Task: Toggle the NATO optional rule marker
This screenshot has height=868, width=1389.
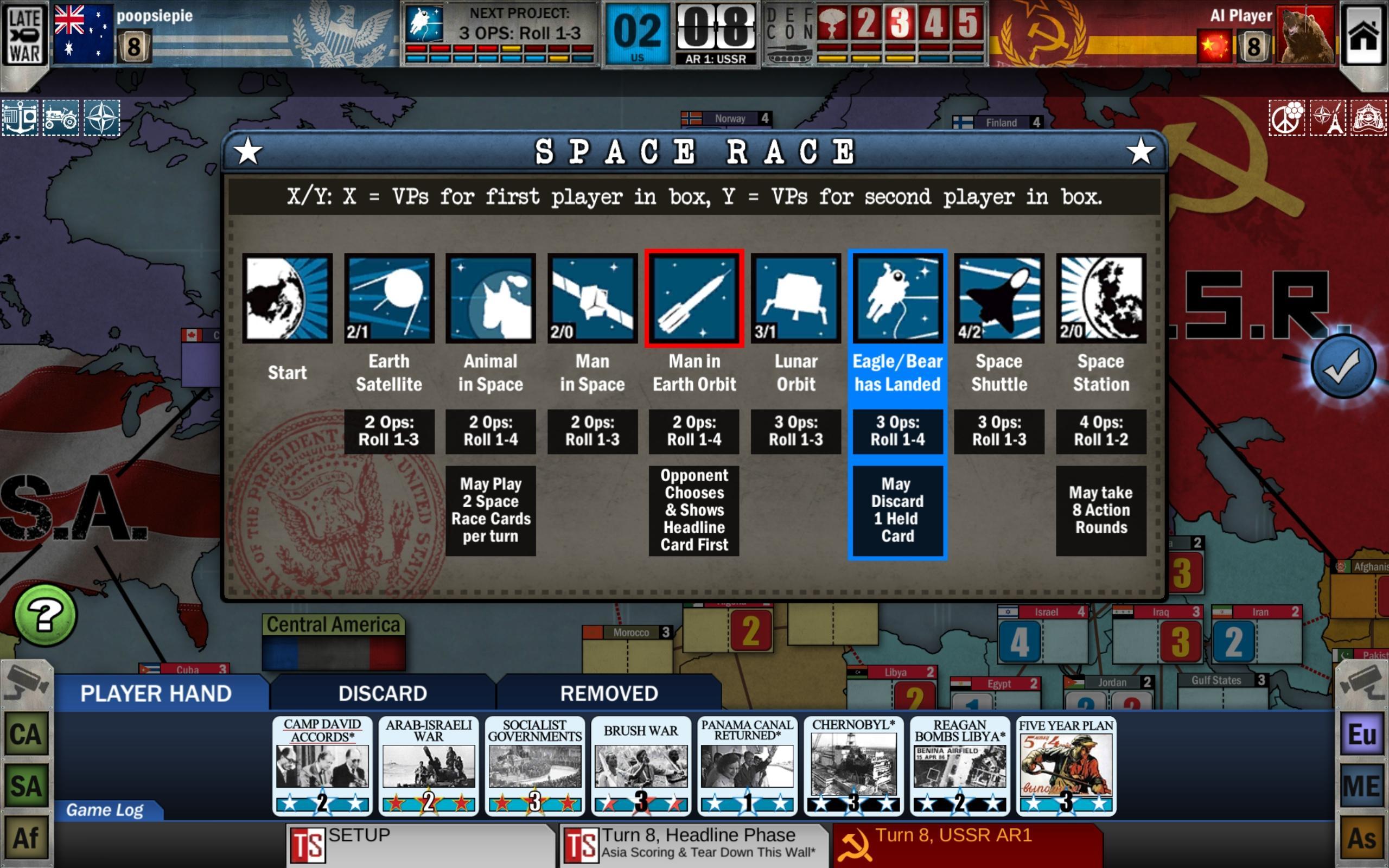Action: pos(102,117)
